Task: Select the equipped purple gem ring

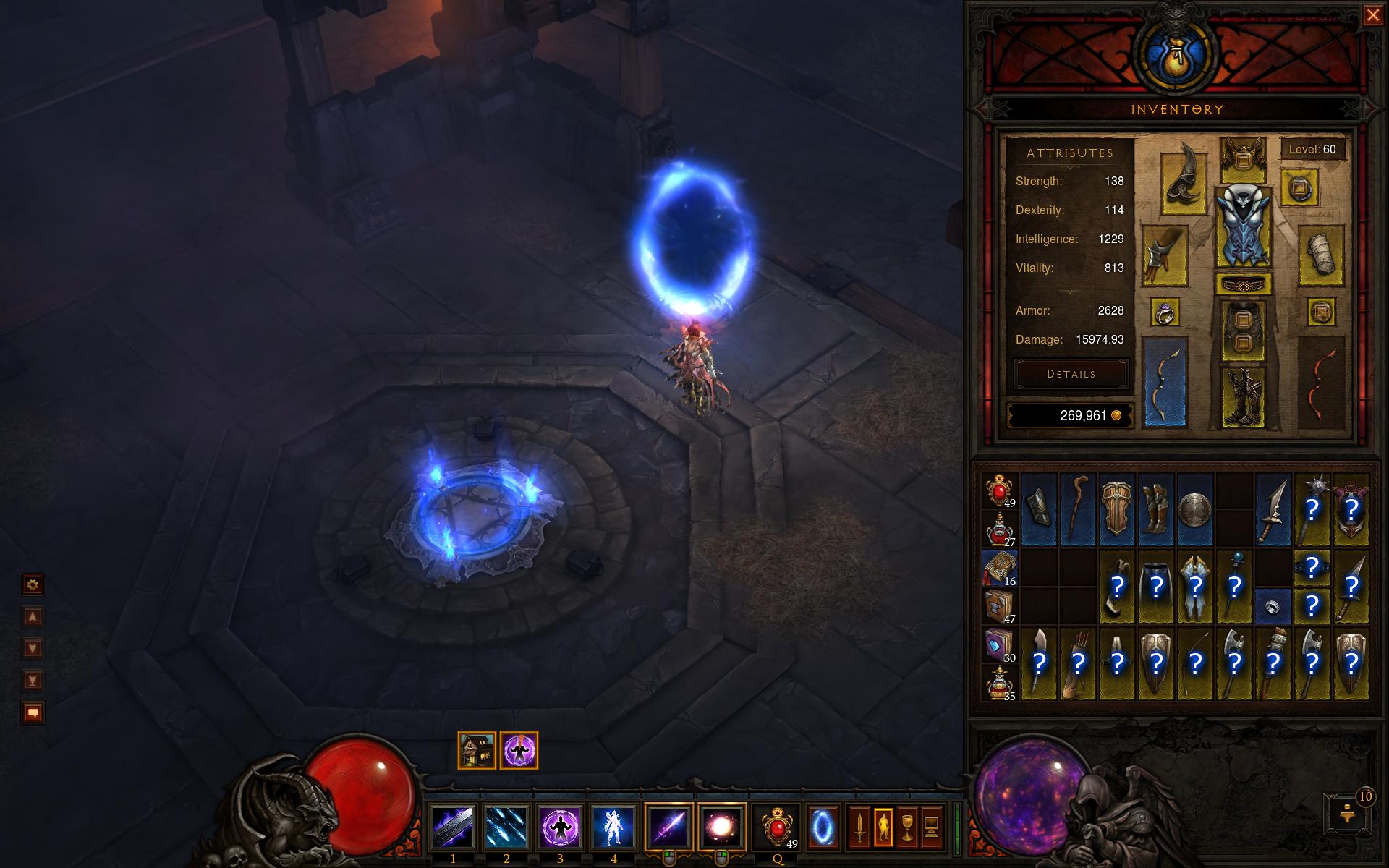Action: (1165, 312)
